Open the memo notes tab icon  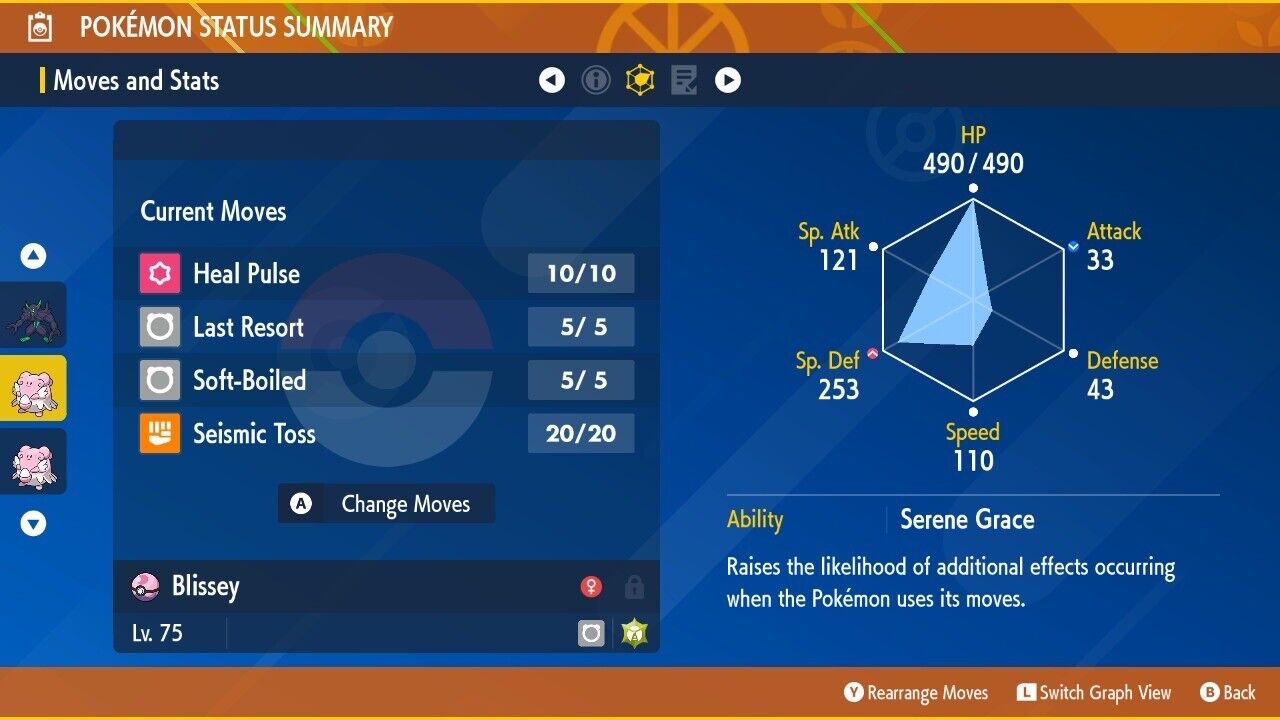684,80
